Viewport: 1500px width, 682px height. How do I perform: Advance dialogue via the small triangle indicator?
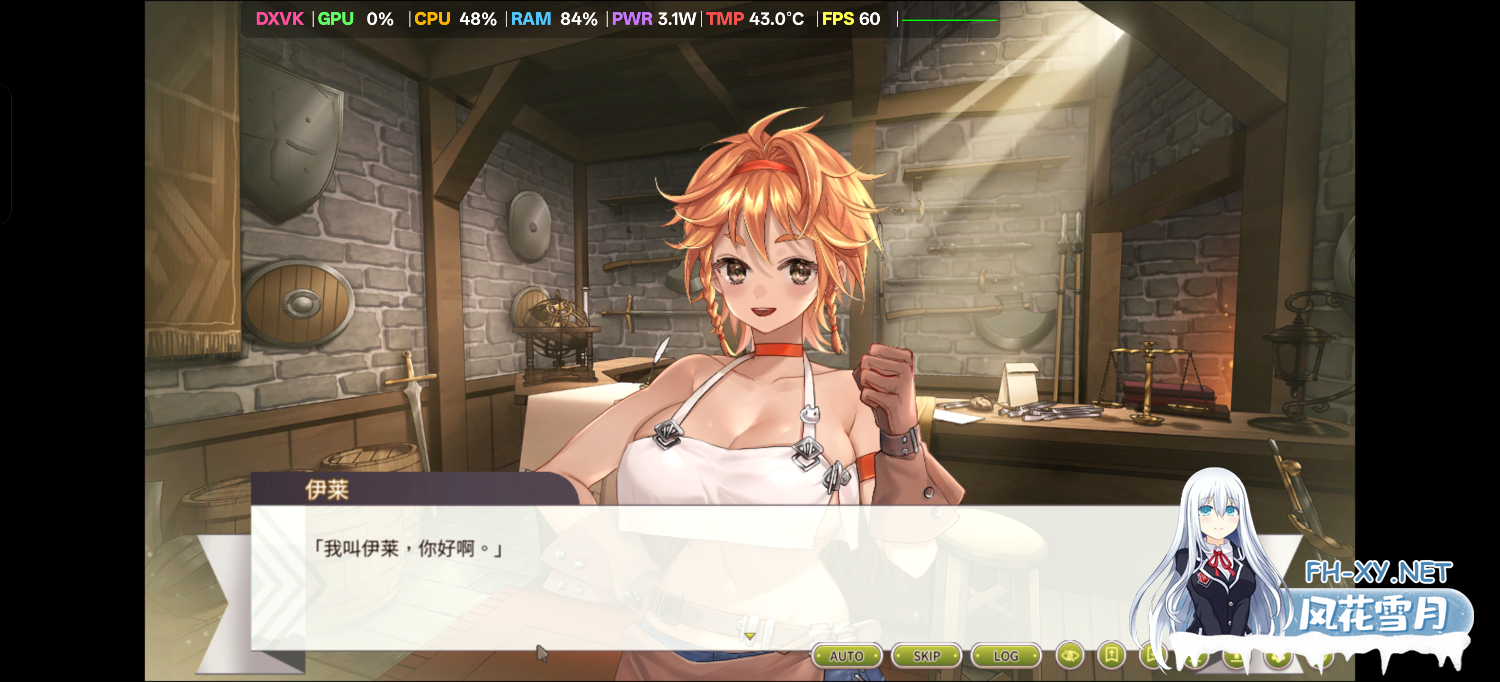[749, 636]
